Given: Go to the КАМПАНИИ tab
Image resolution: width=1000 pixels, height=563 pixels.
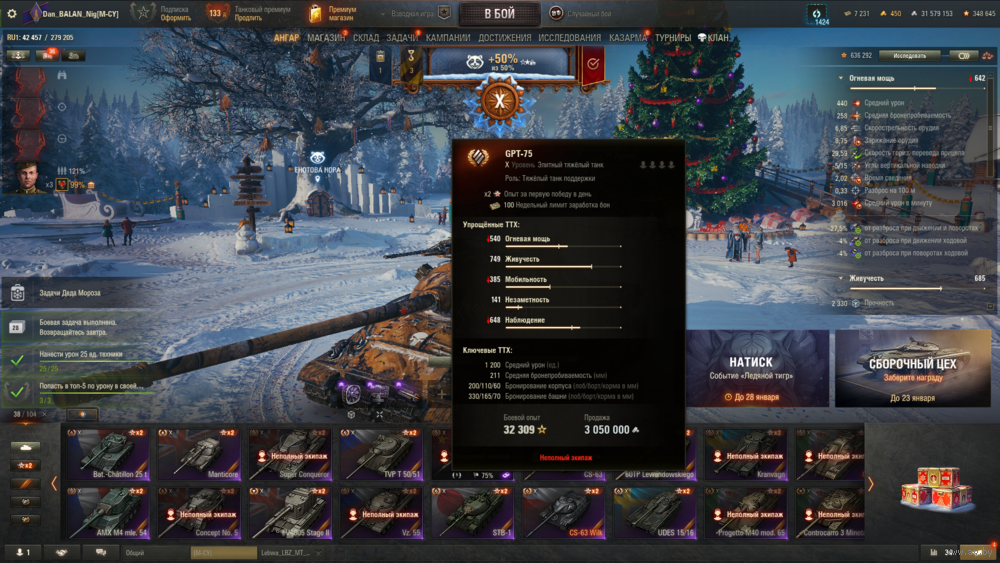Looking at the screenshot, I should [448, 38].
